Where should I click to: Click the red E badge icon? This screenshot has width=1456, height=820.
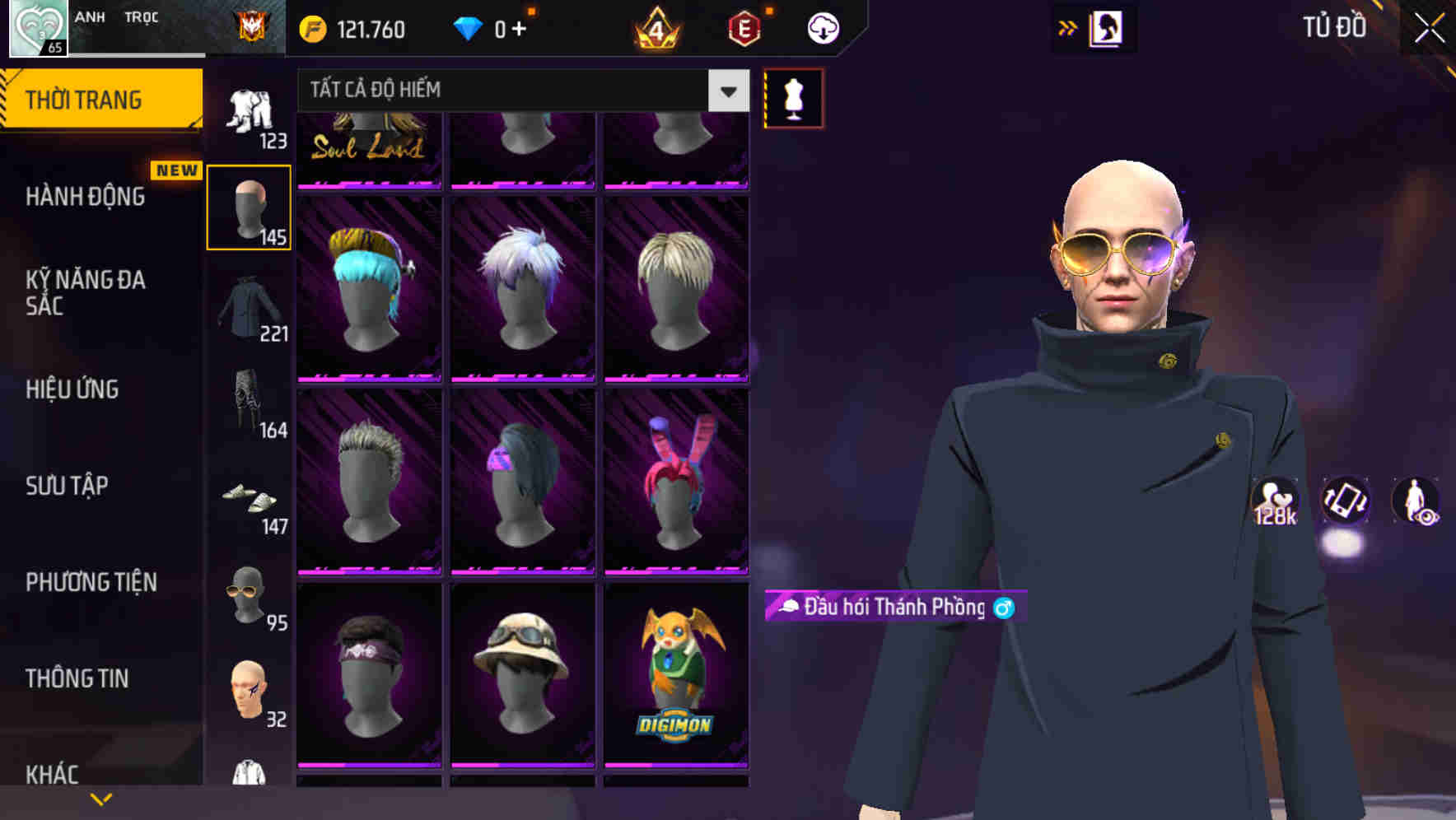tap(744, 27)
